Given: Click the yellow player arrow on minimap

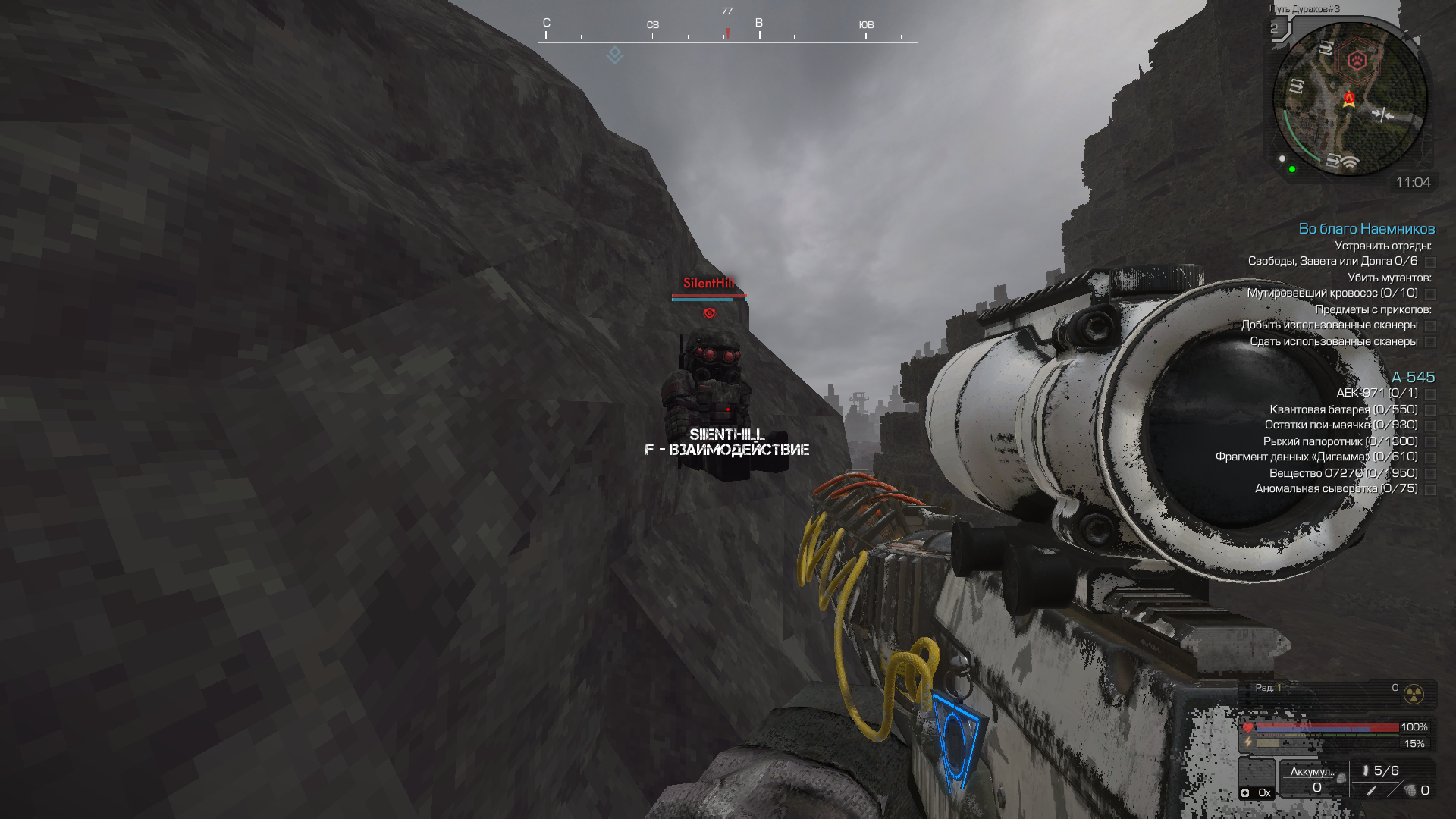Looking at the screenshot, I should pyautogui.click(x=1349, y=100).
